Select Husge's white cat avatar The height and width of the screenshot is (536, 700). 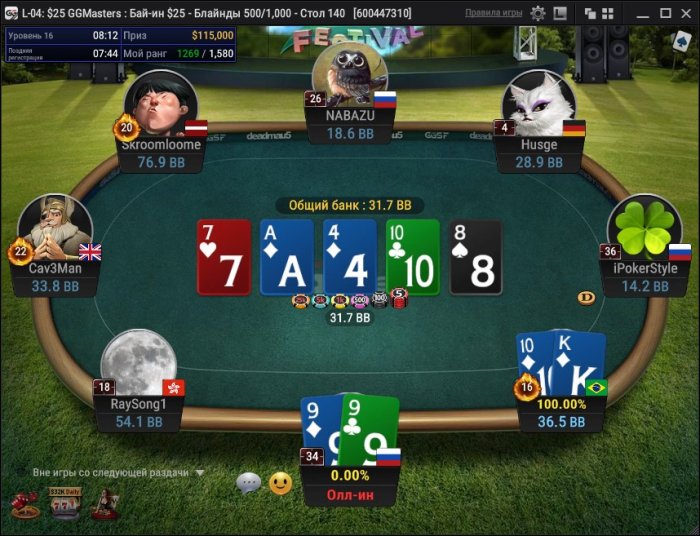click(538, 103)
